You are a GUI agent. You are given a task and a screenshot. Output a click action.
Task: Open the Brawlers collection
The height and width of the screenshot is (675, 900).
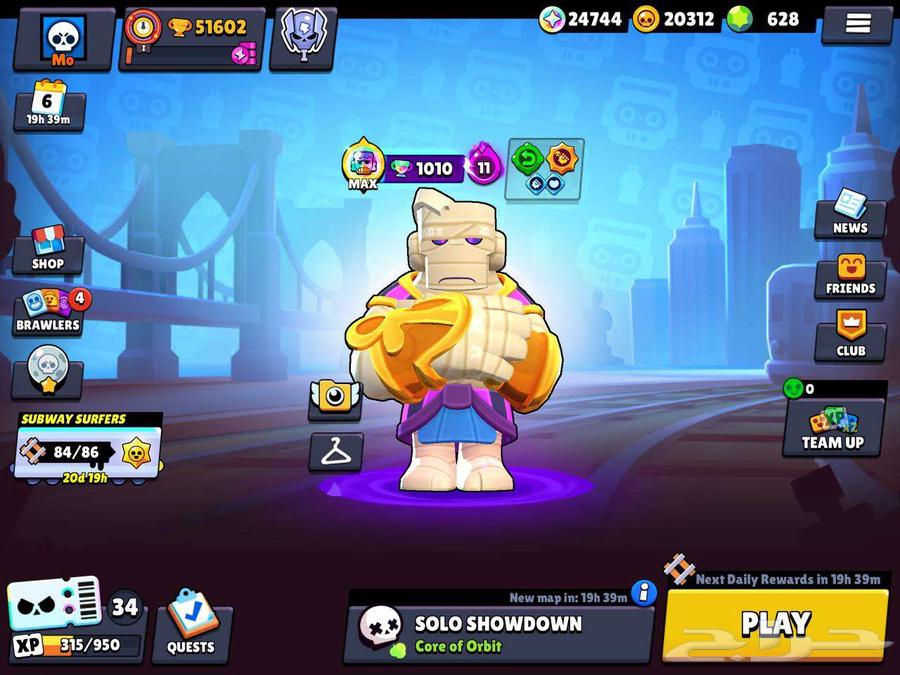click(48, 312)
